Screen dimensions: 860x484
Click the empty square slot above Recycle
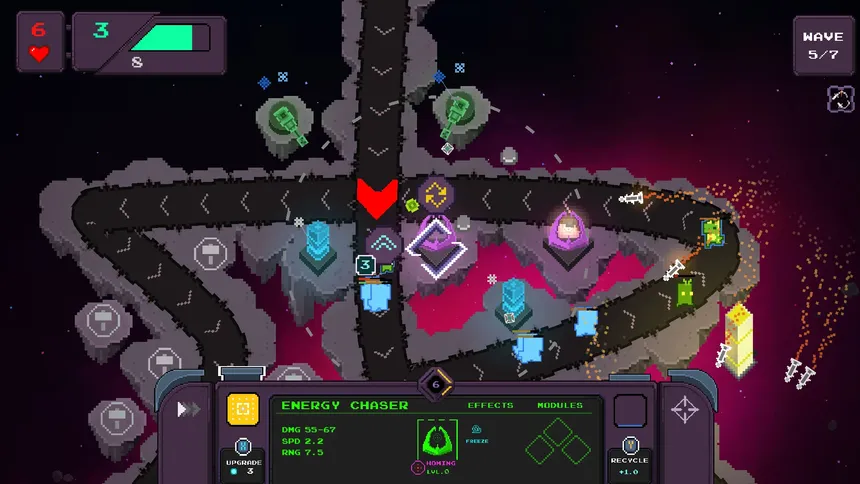pyautogui.click(x=630, y=410)
